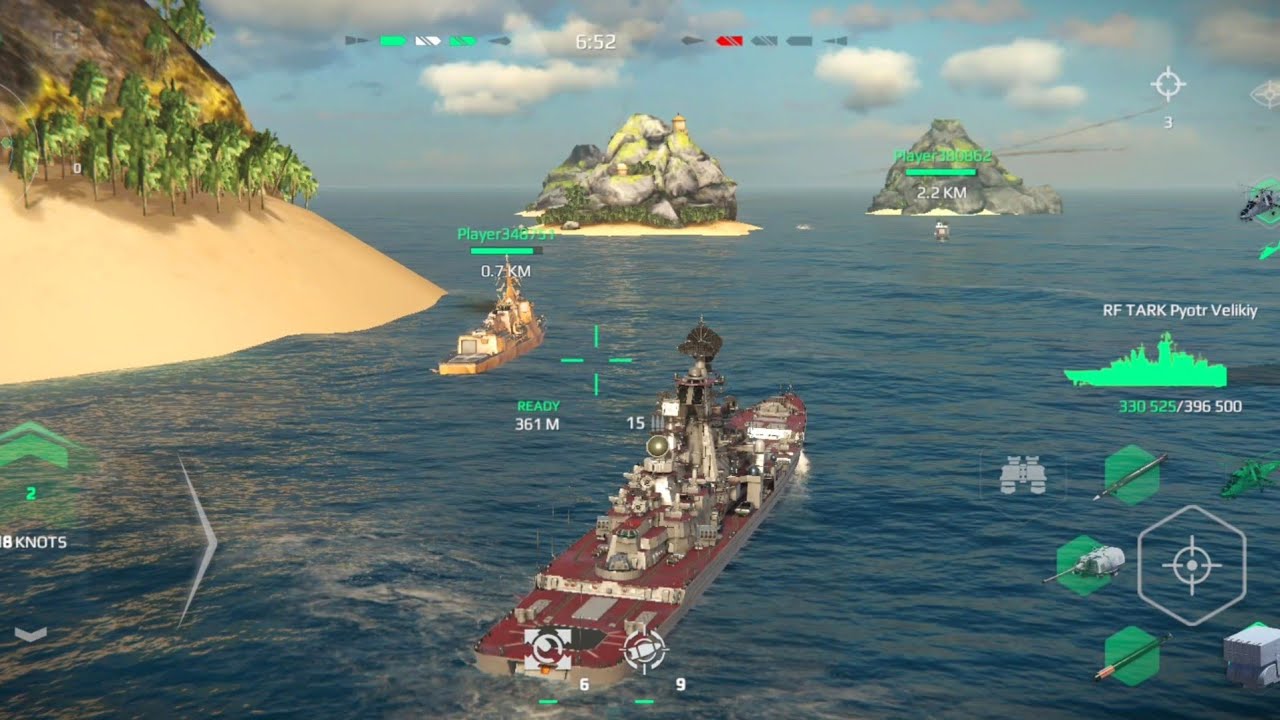Screen dimensions: 1280x720
Task: Tap the target crosshair icon labeled 3
Action: [x=1168, y=85]
